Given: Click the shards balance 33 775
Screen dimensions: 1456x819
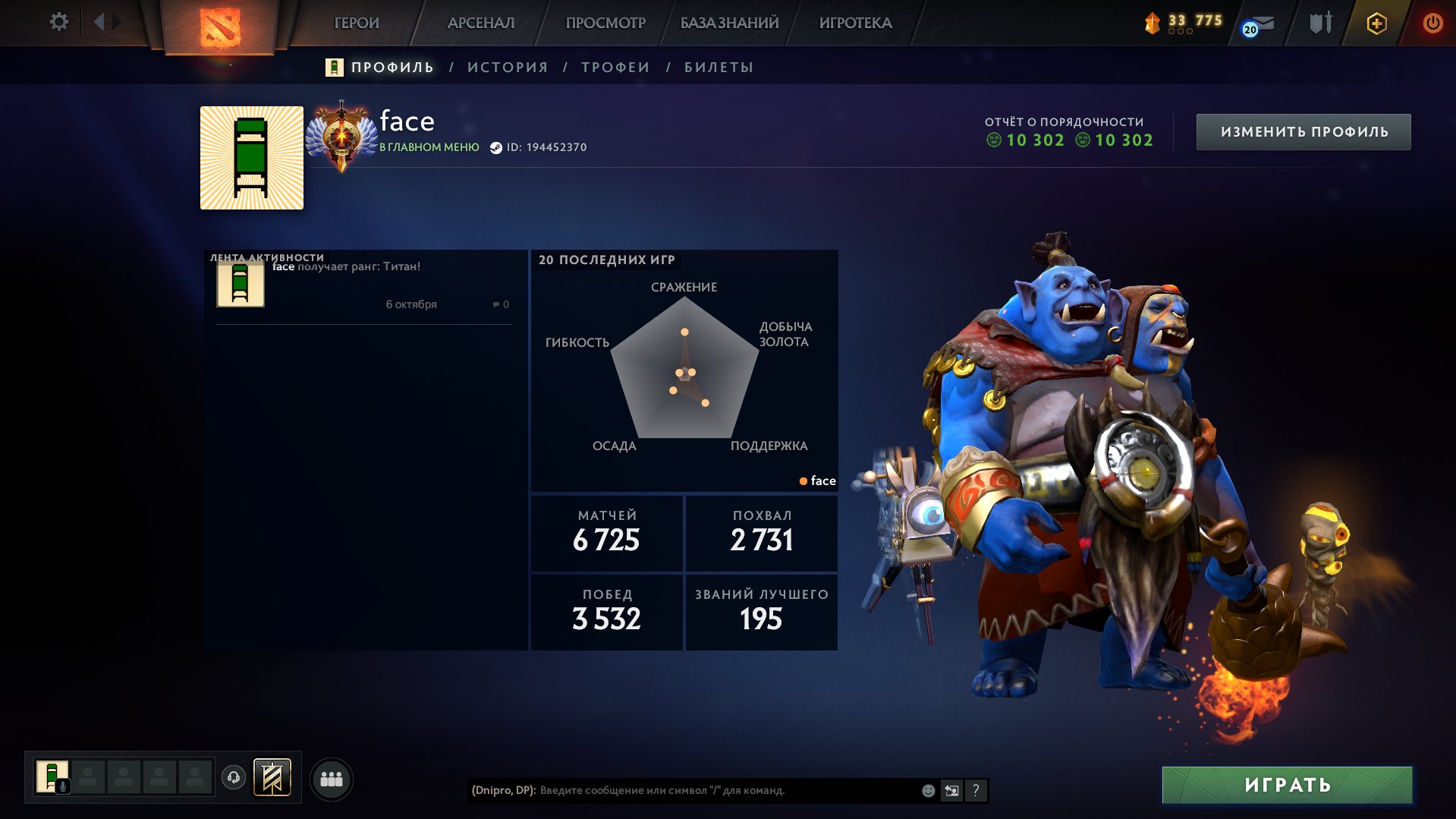Looking at the screenshot, I should [1185, 21].
